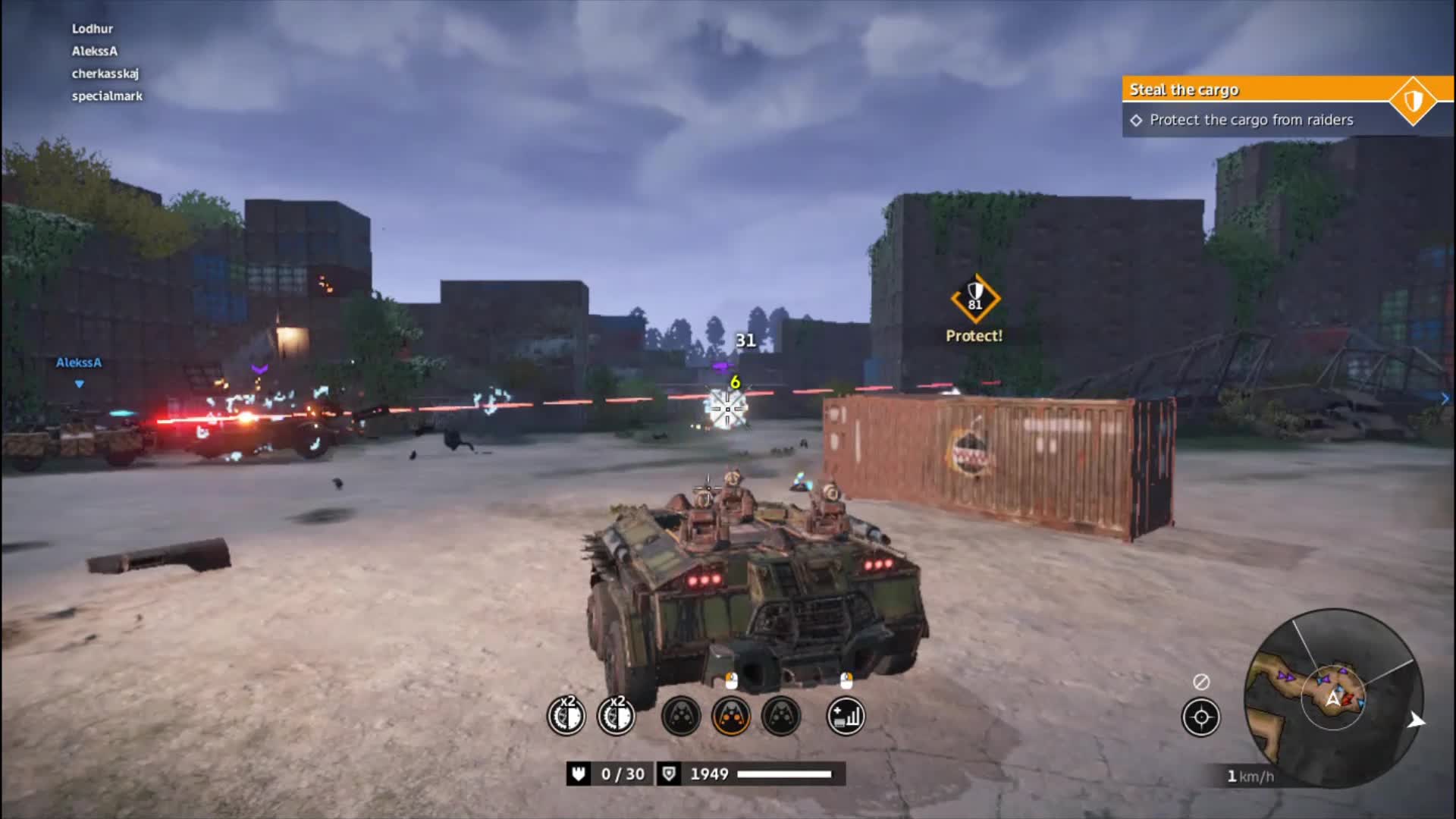Select the first x2 cooldown module icon
This screenshot has height=819, width=1456.
[565, 717]
